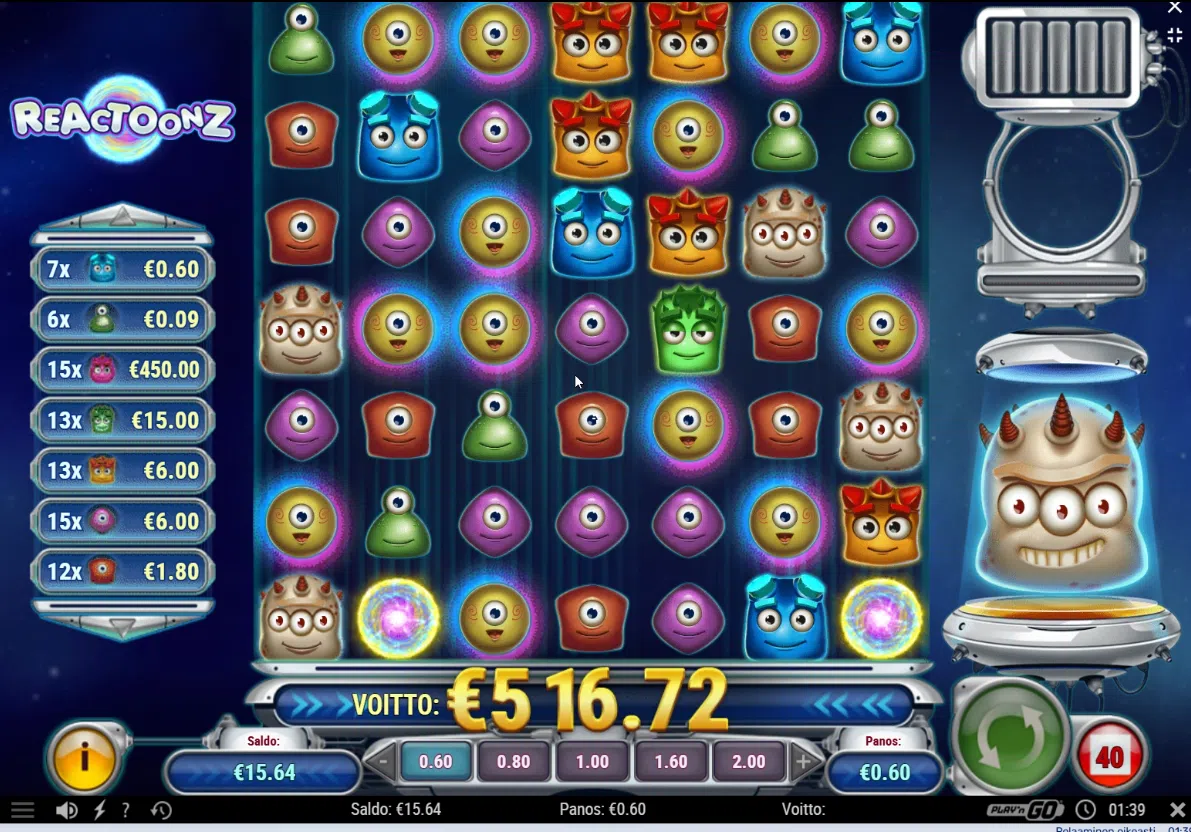Toggle fullscreen with the corner arrows icon
This screenshot has width=1191, height=832.
(1175, 36)
